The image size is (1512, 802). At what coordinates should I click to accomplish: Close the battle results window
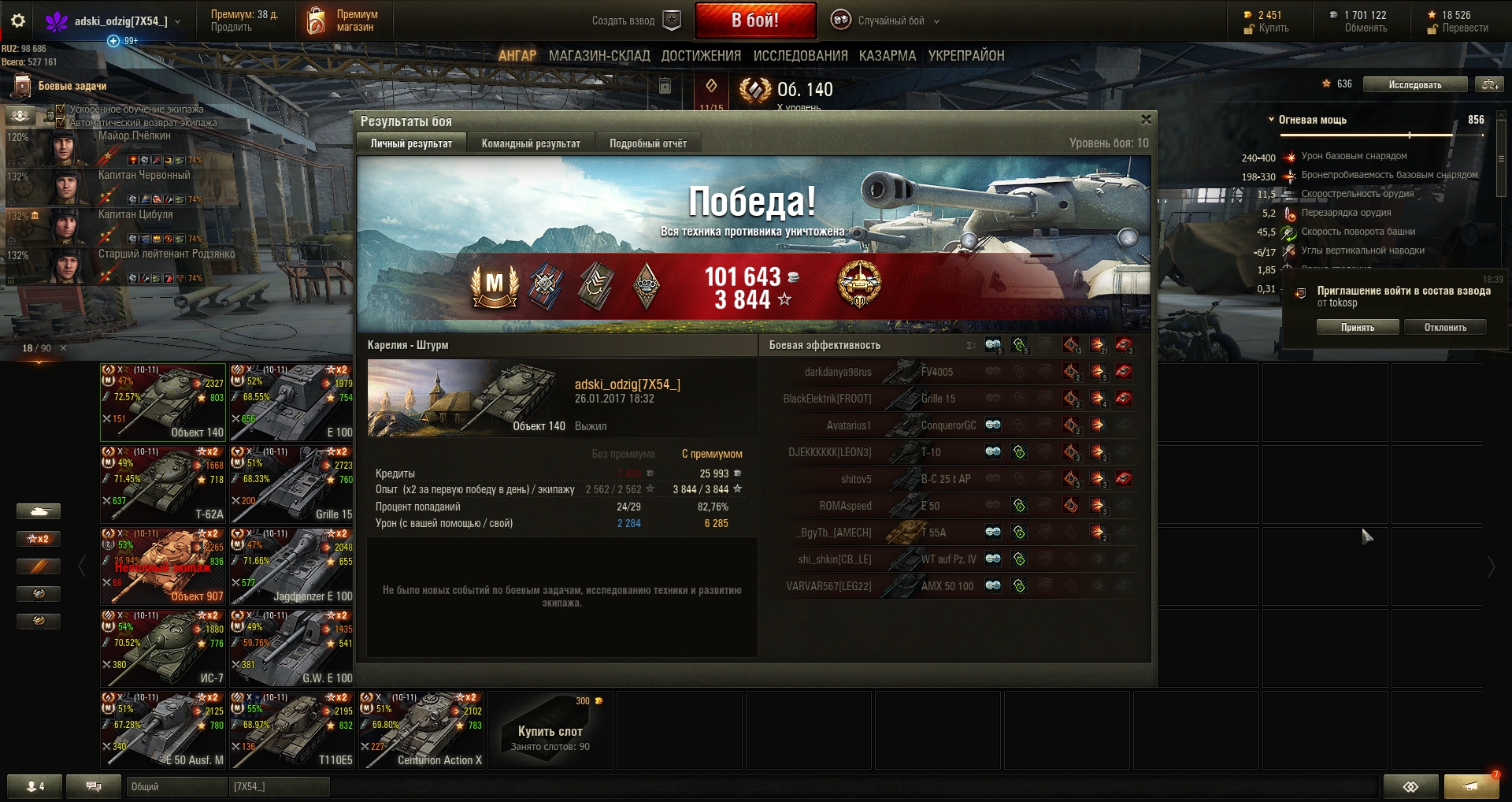pos(1146,120)
